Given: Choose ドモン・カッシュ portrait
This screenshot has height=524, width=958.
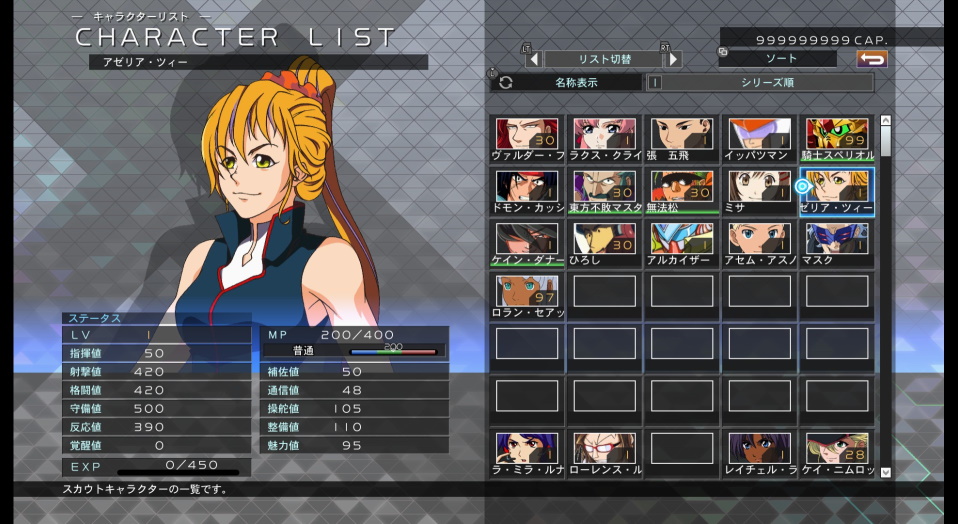Looking at the screenshot, I should tap(527, 190).
